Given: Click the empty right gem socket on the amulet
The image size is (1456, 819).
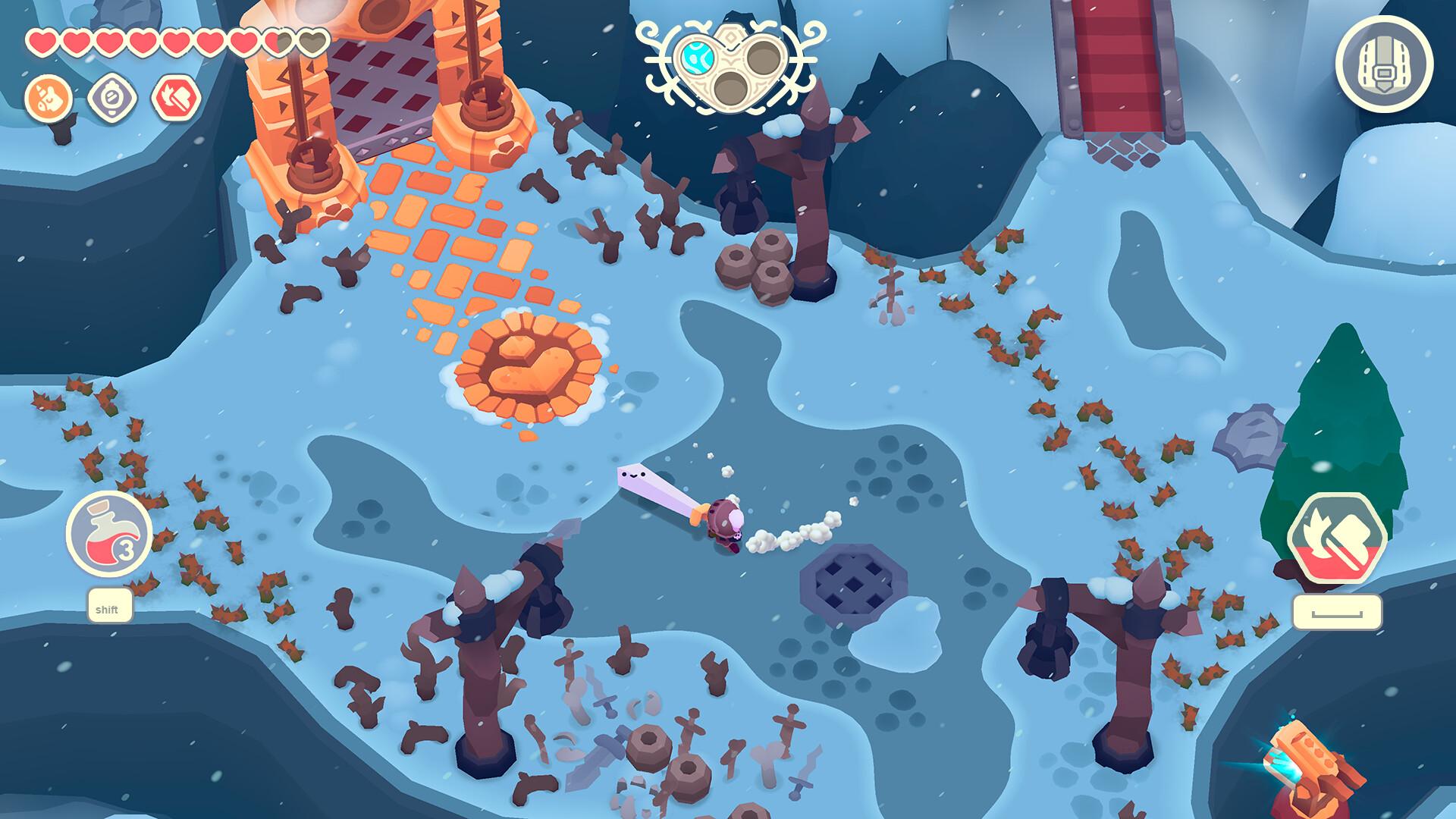Looking at the screenshot, I should click(x=763, y=58).
